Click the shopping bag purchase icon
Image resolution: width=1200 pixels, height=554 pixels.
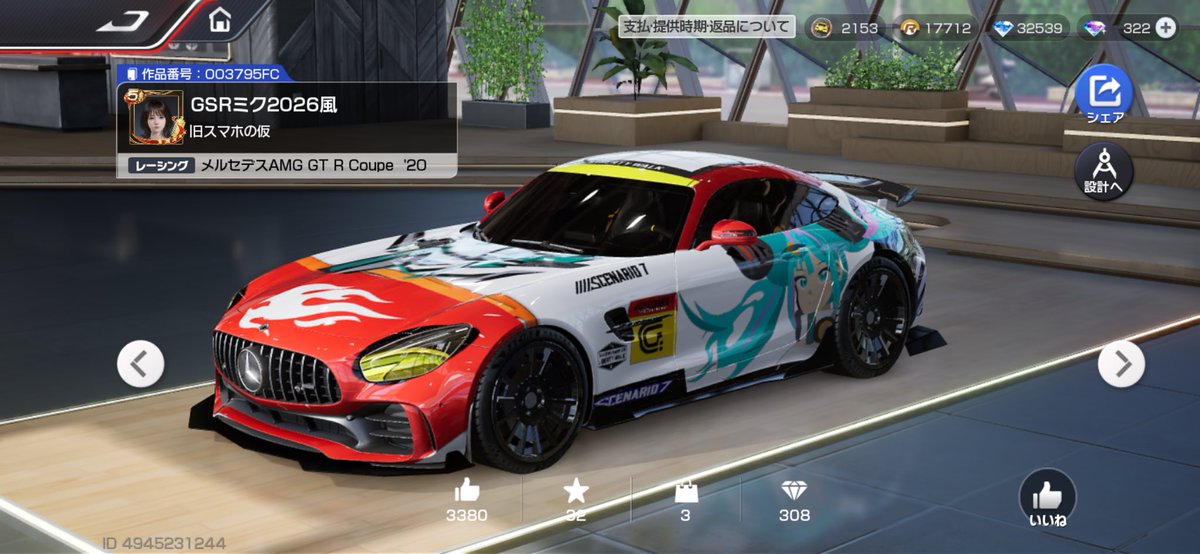[x=685, y=490]
